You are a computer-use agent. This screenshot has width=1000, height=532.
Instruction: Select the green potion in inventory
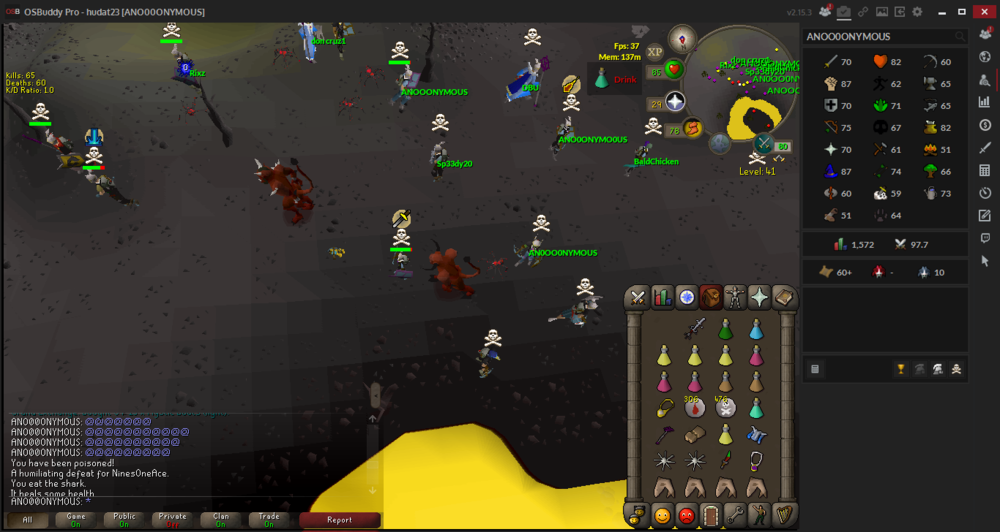tap(725, 329)
